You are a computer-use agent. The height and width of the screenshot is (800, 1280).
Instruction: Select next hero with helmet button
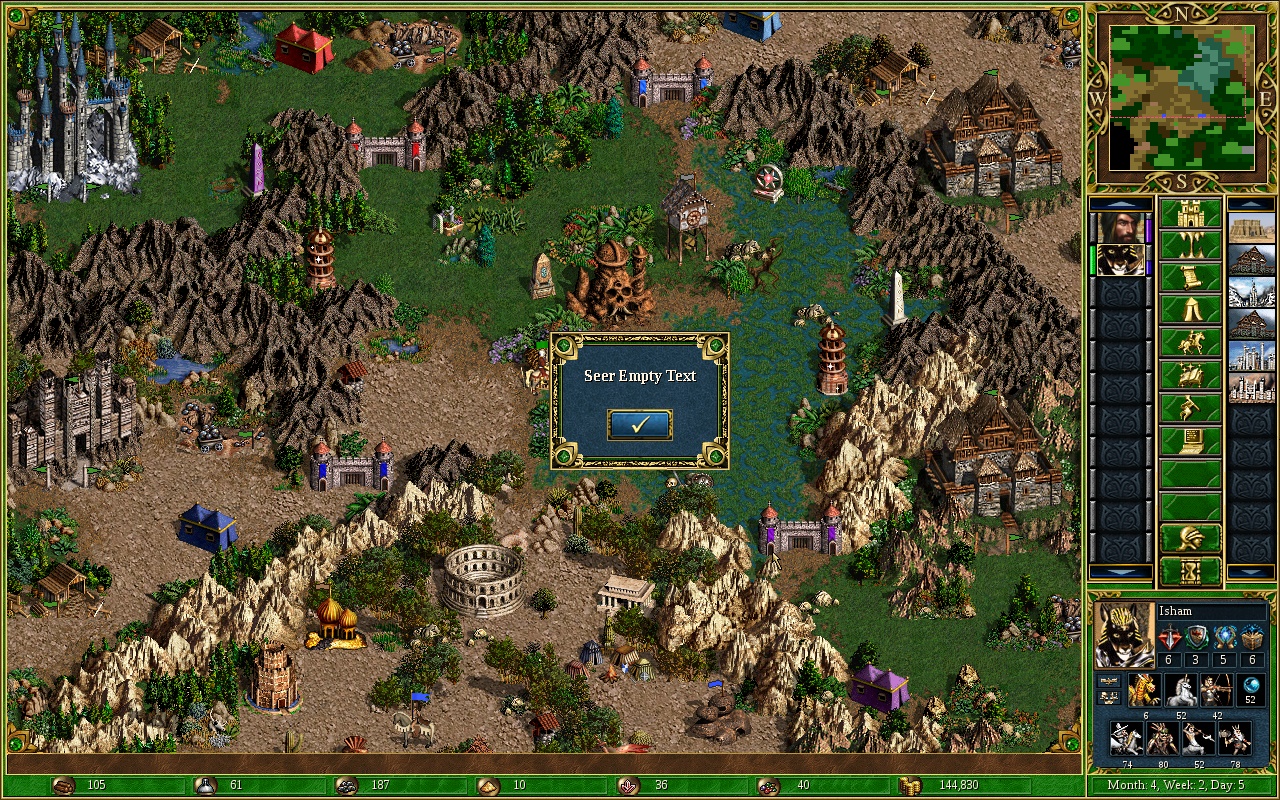coord(1190,538)
